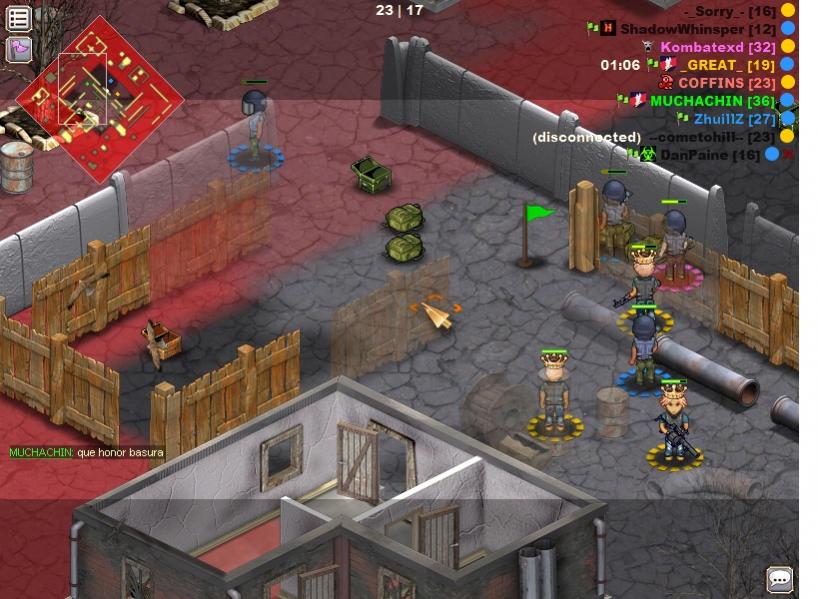This screenshot has height=599, width=818.
Task: Click the pink flag icon button
Action: tap(18, 49)
